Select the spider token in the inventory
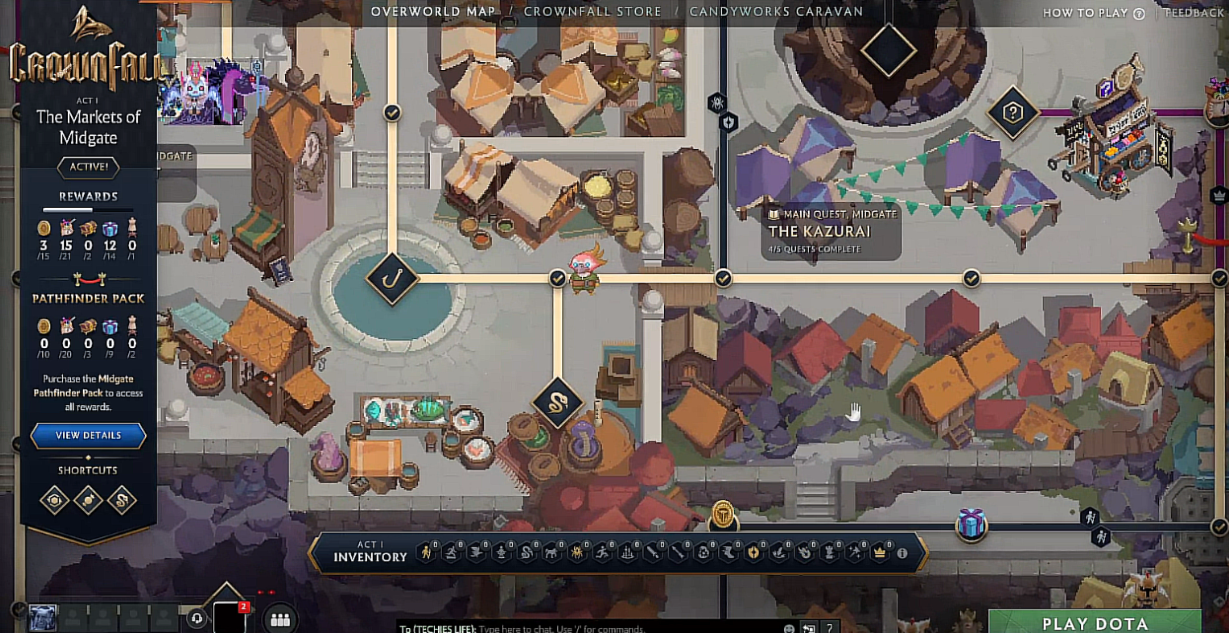This screenshot has width=1229, height=633. (x=578, y=553)
